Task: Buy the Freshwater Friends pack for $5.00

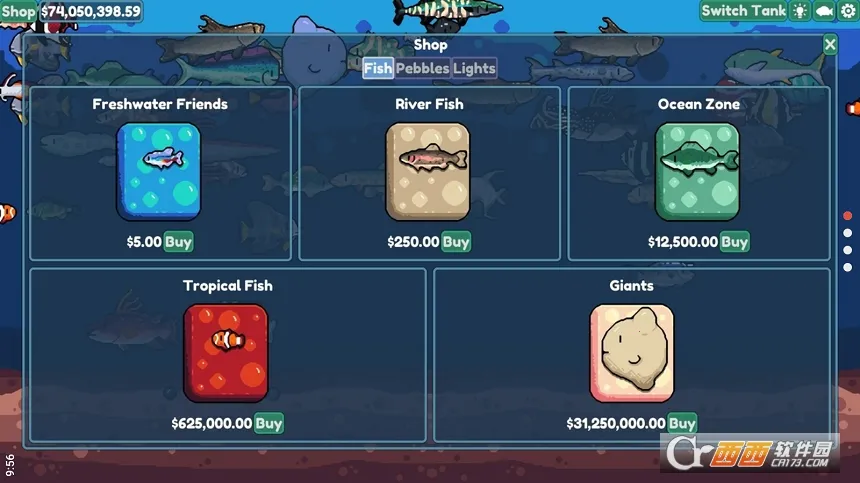Action: pyautogui.click(x=178, y=241)
